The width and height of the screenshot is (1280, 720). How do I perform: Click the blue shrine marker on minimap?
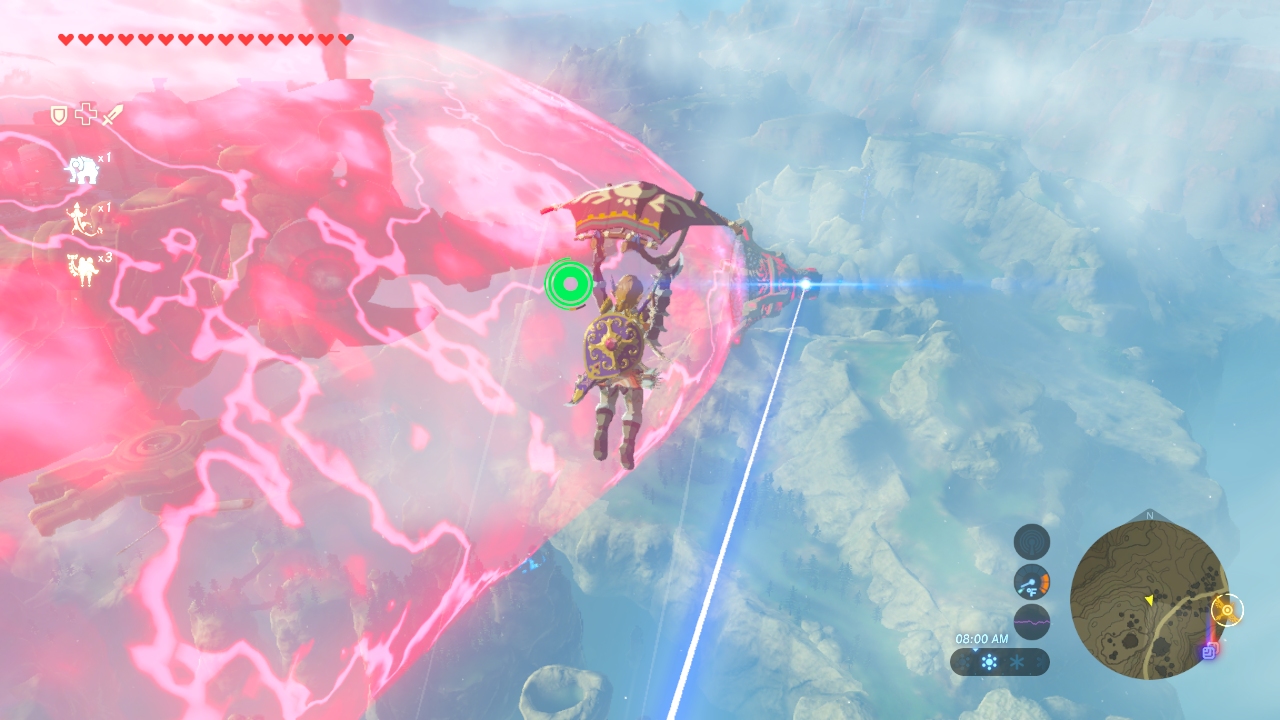[x=1209, y=652]
